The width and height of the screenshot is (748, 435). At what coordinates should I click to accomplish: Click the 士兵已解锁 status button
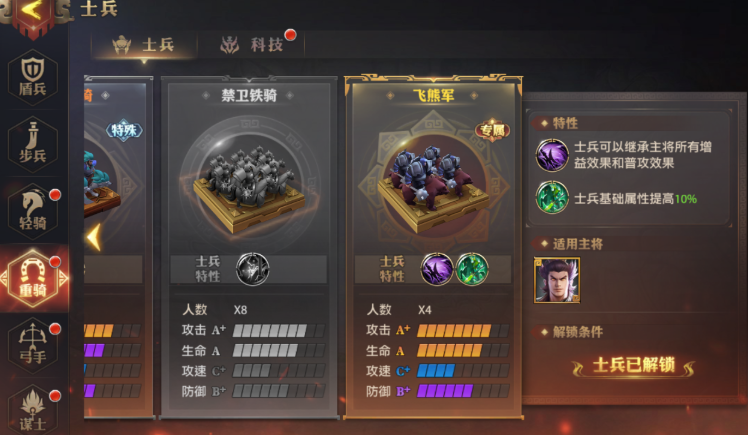point(635,365)
